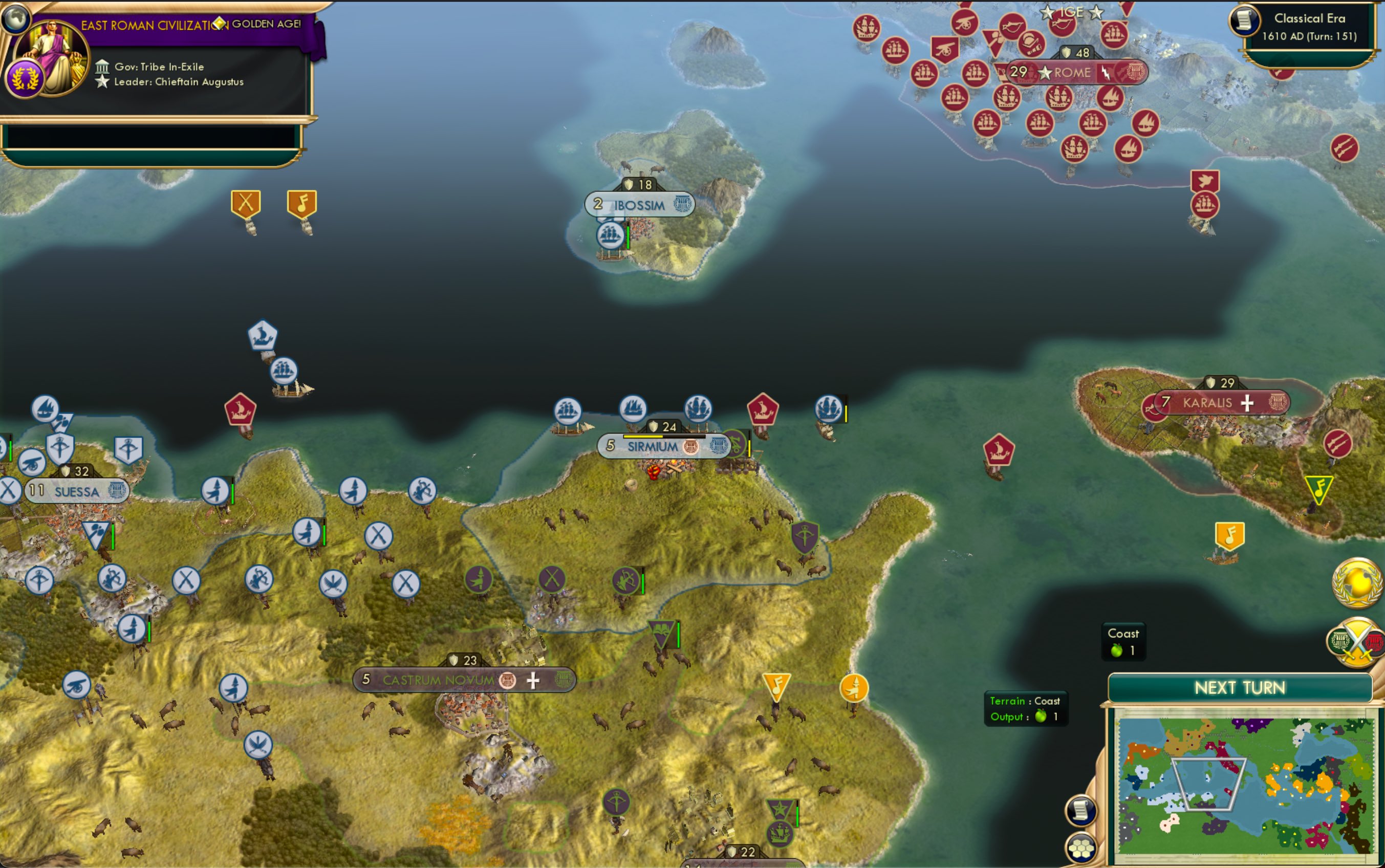This screenshot has height=868, width=1385.
Task: Open the hex grid map options button
Action: click(1081, 849)
